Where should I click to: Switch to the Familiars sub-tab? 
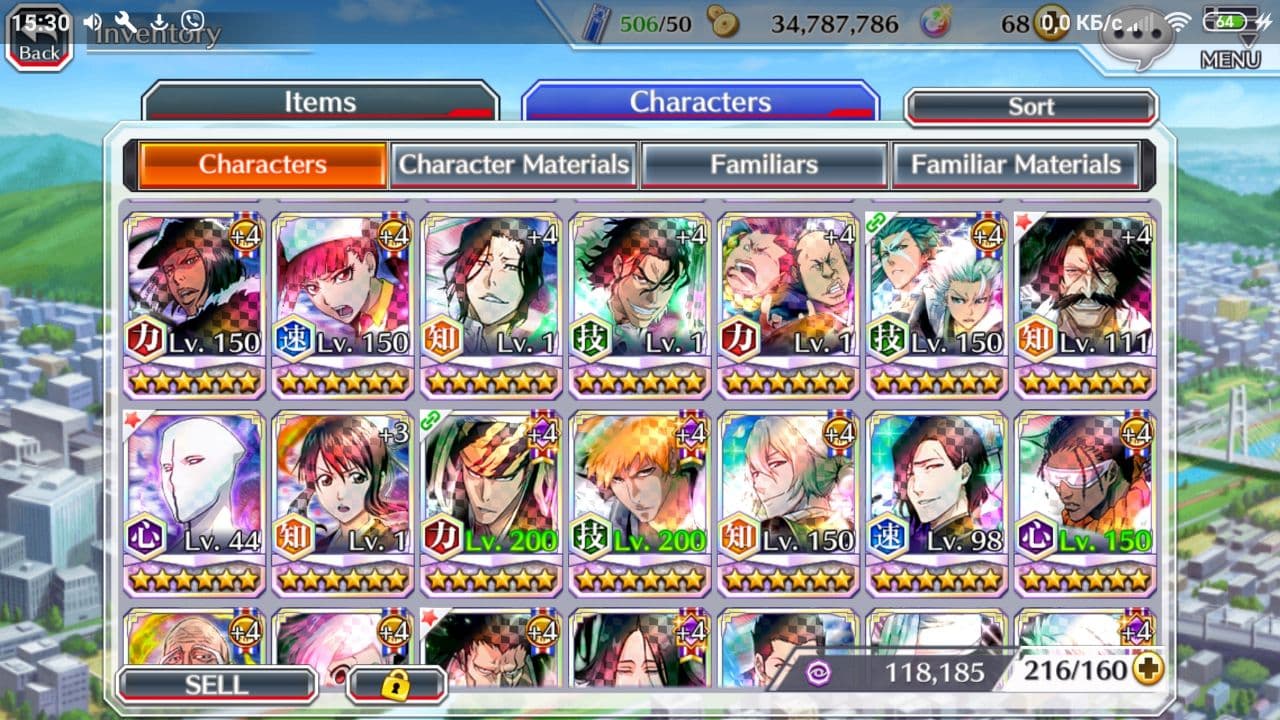pyautogui.click(x=764, y=165)
